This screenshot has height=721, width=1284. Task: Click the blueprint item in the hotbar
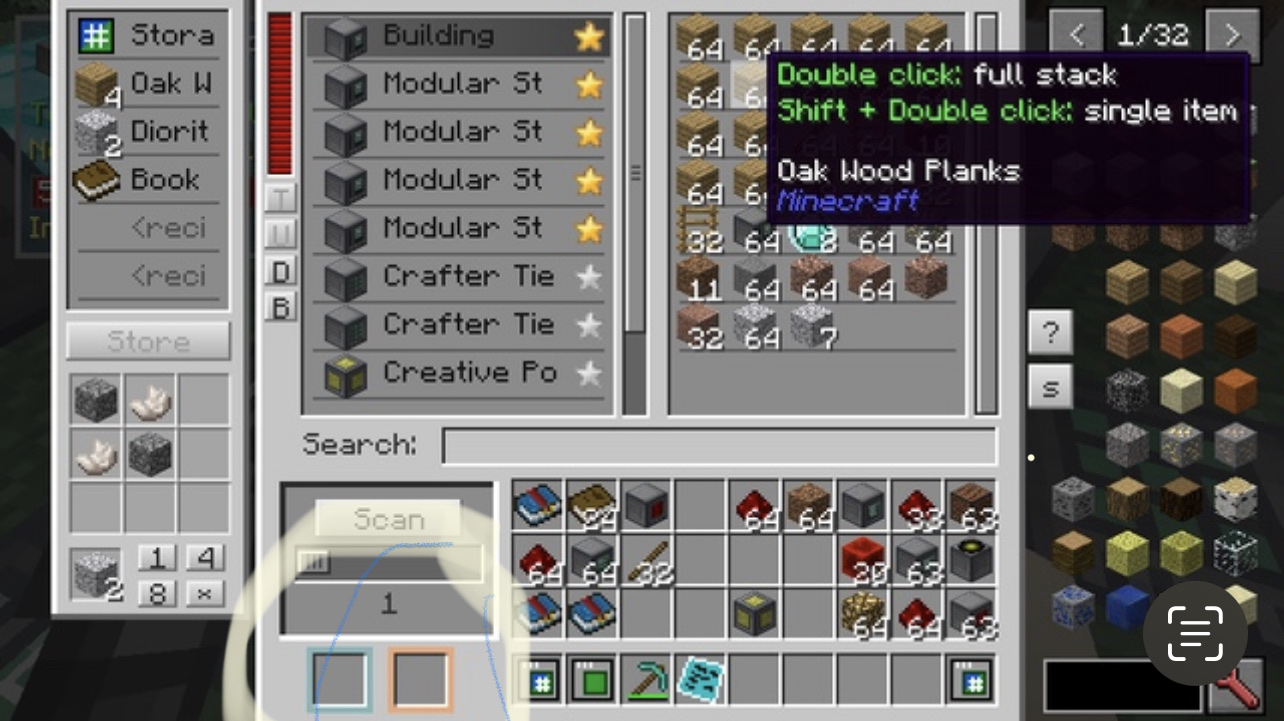700,679
